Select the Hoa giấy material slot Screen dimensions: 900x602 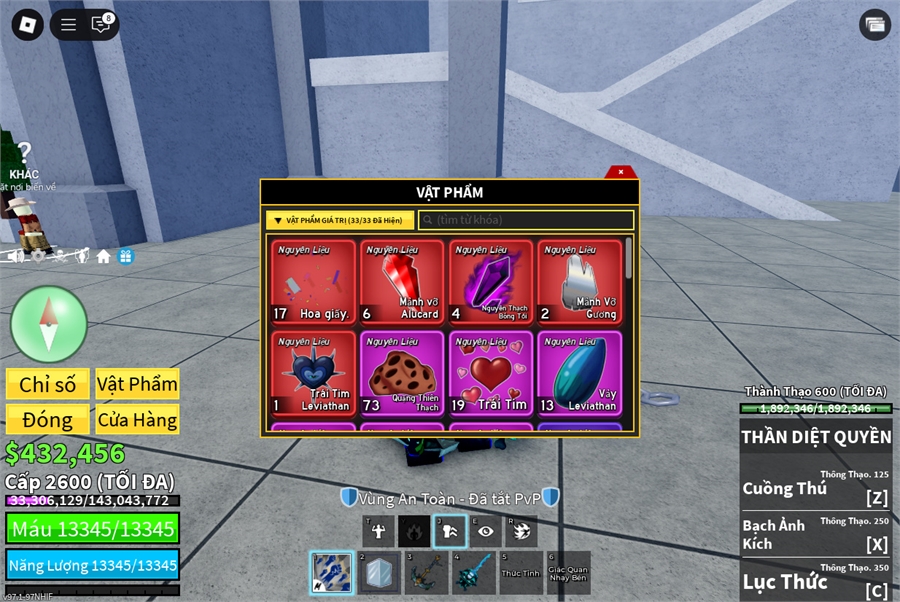point(313,281)
